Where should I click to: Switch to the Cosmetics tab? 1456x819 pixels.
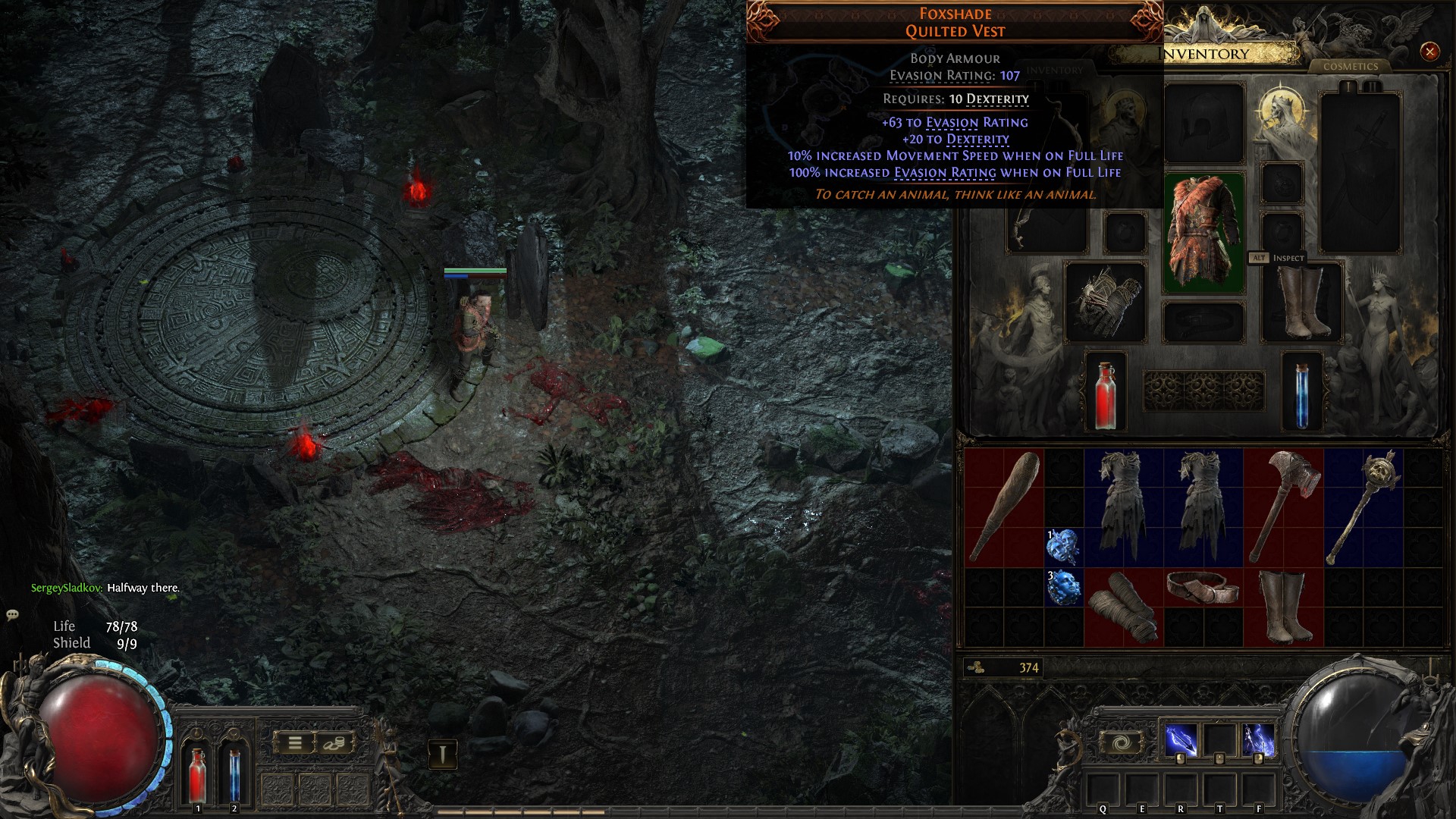(1350, 67)
